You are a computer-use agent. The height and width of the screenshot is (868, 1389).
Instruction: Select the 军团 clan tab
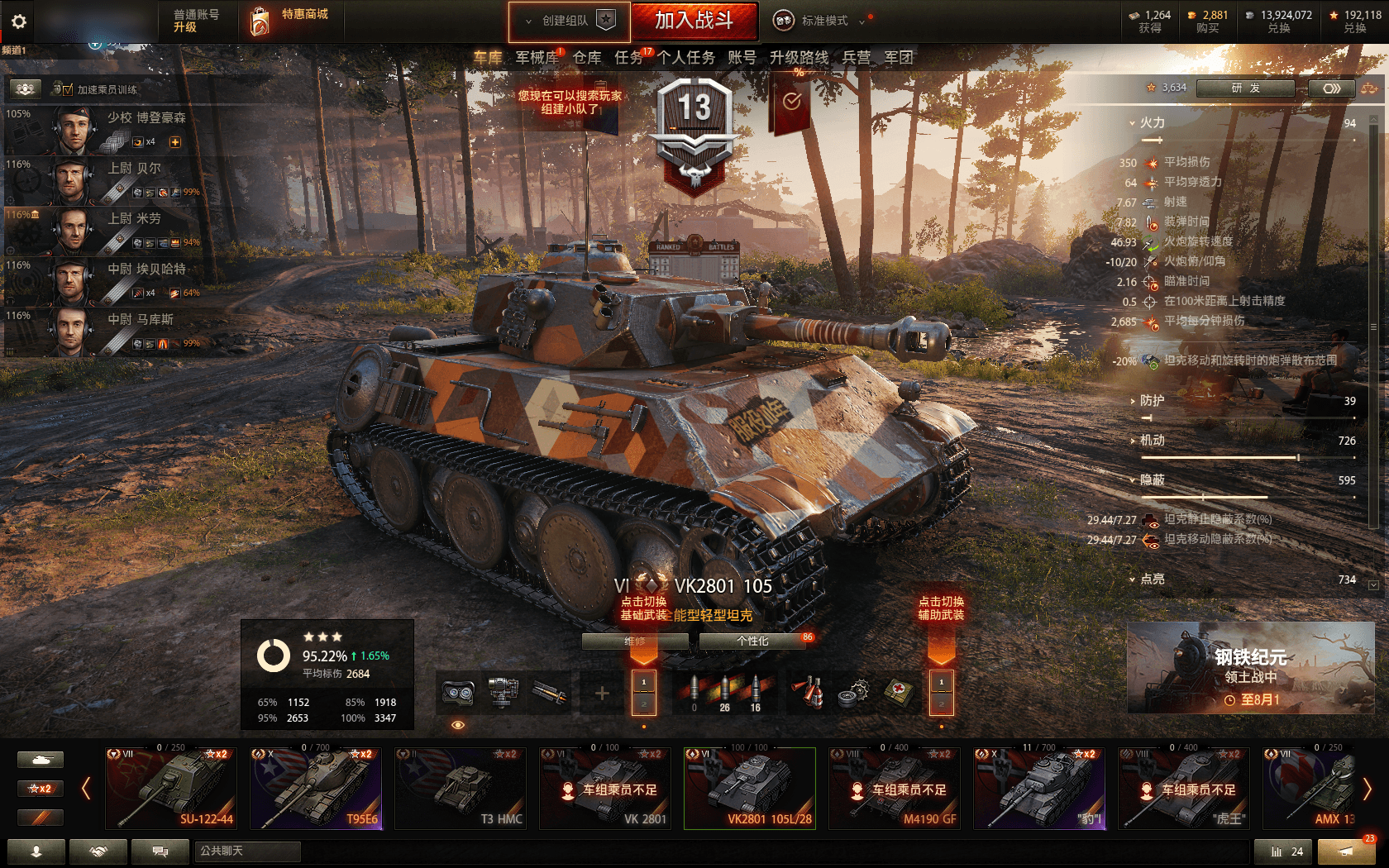coord(899,58)
